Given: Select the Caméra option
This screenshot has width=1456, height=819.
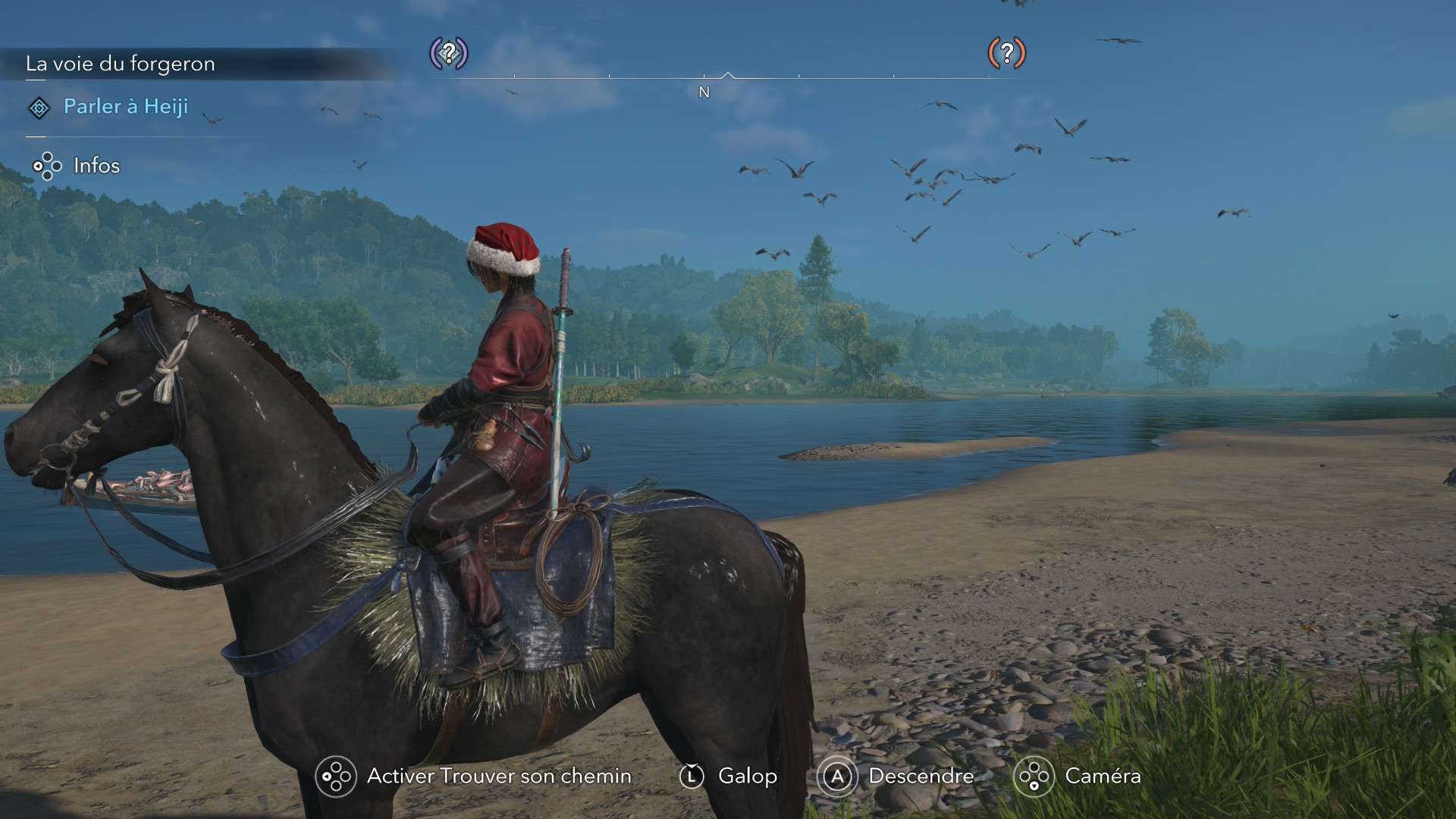Looking at the screenshot, I should (x=1102, y=776).
